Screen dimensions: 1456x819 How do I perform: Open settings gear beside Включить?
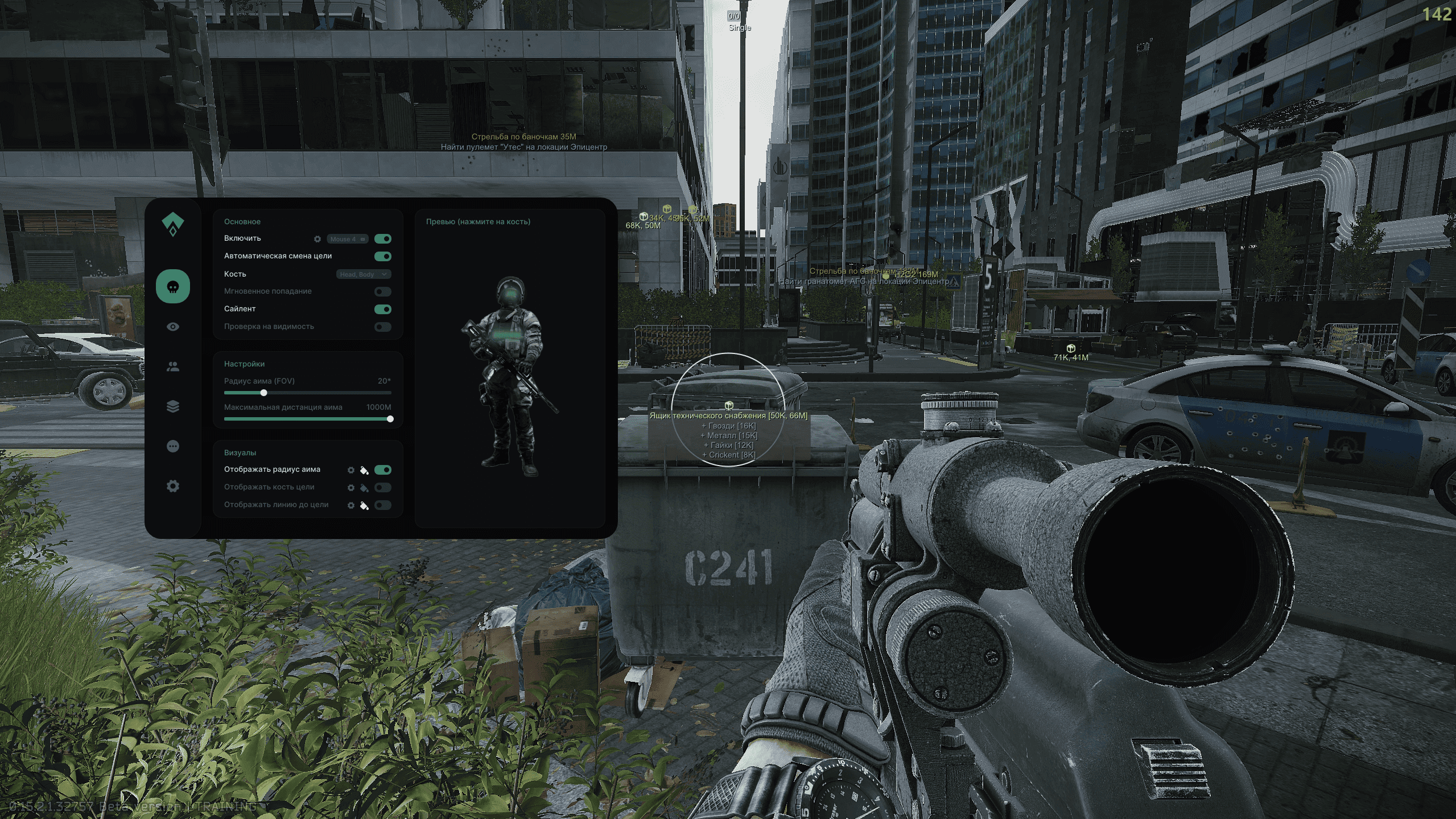point(317,239)
